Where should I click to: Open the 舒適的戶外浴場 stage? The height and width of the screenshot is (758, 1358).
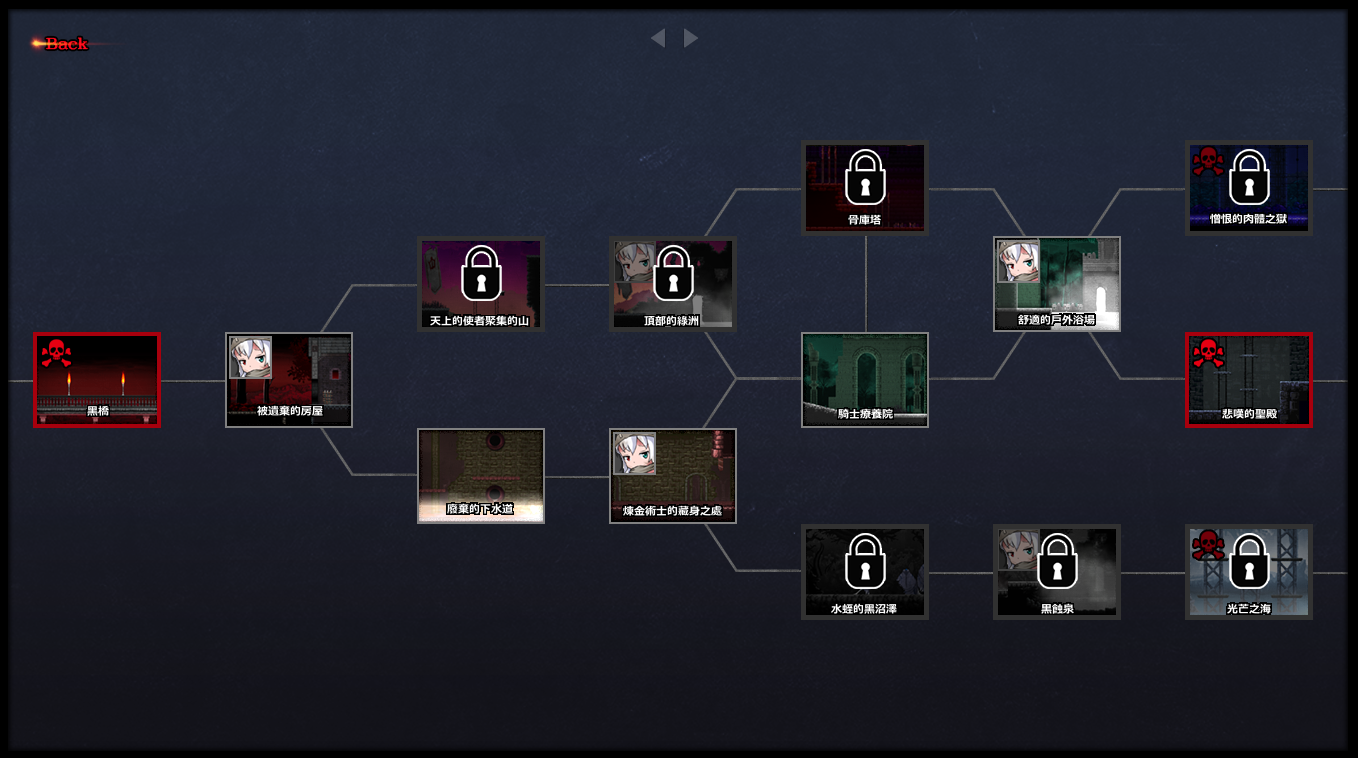(1057, 284)
